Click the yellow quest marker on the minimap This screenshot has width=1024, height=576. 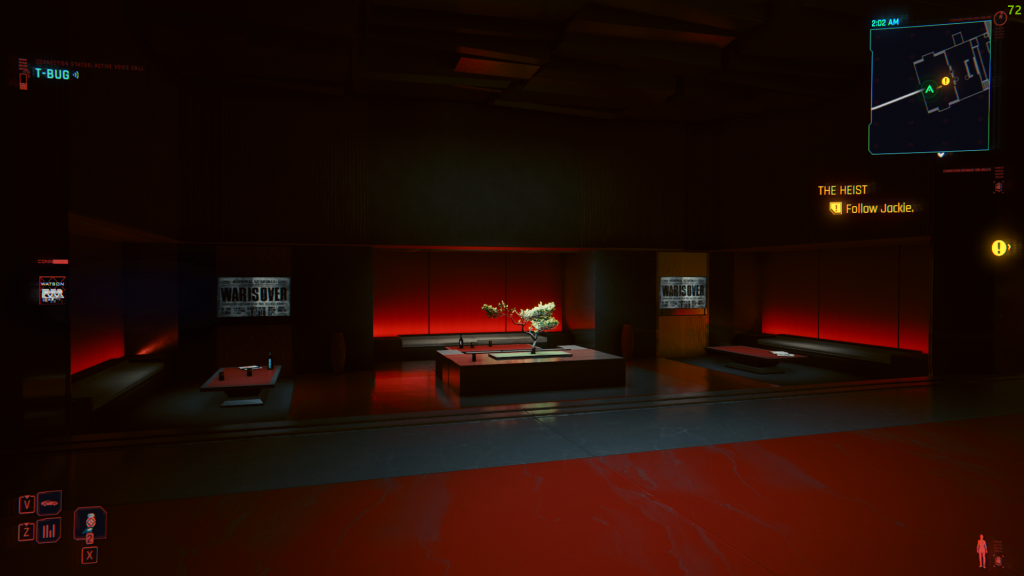(x=945, y=81)
